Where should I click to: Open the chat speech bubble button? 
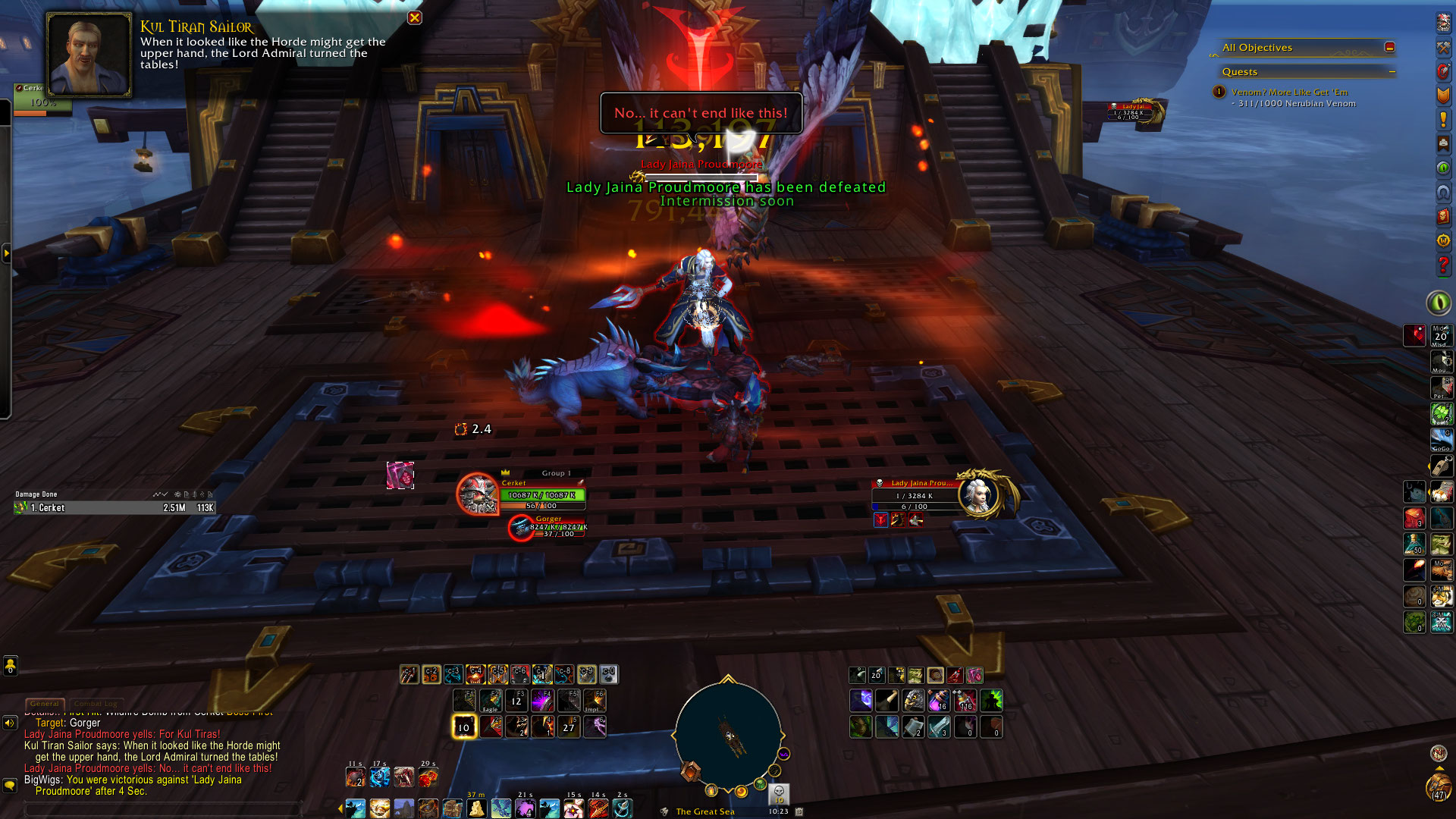9,786
